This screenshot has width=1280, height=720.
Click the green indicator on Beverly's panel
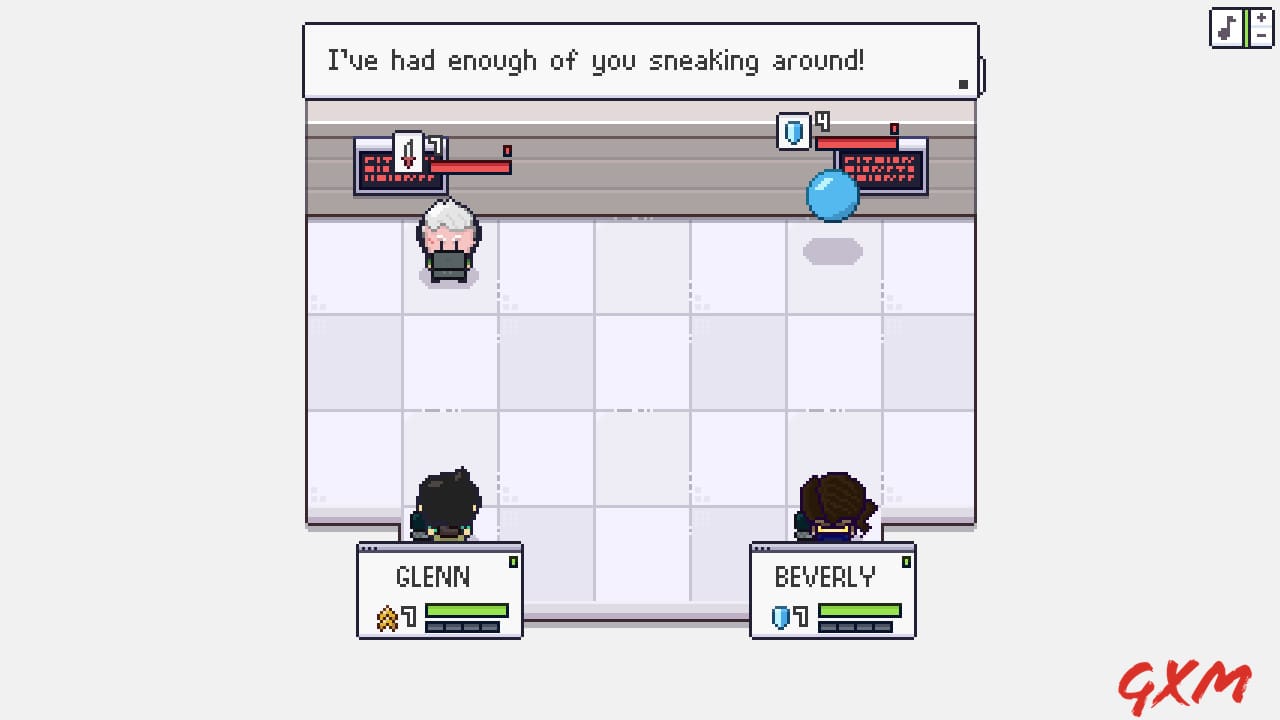tap(906, 563)
